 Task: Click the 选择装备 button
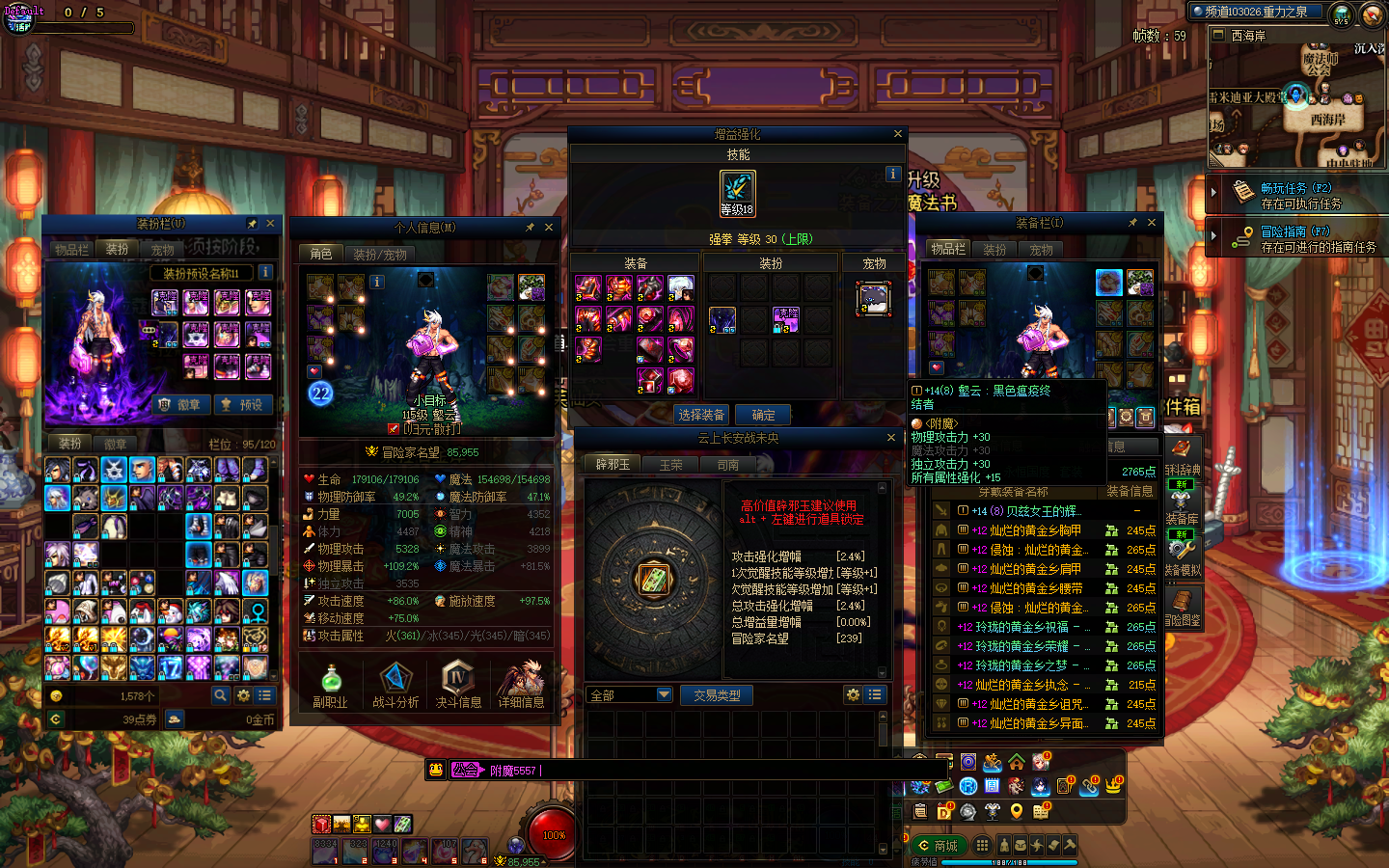[701, 415]
